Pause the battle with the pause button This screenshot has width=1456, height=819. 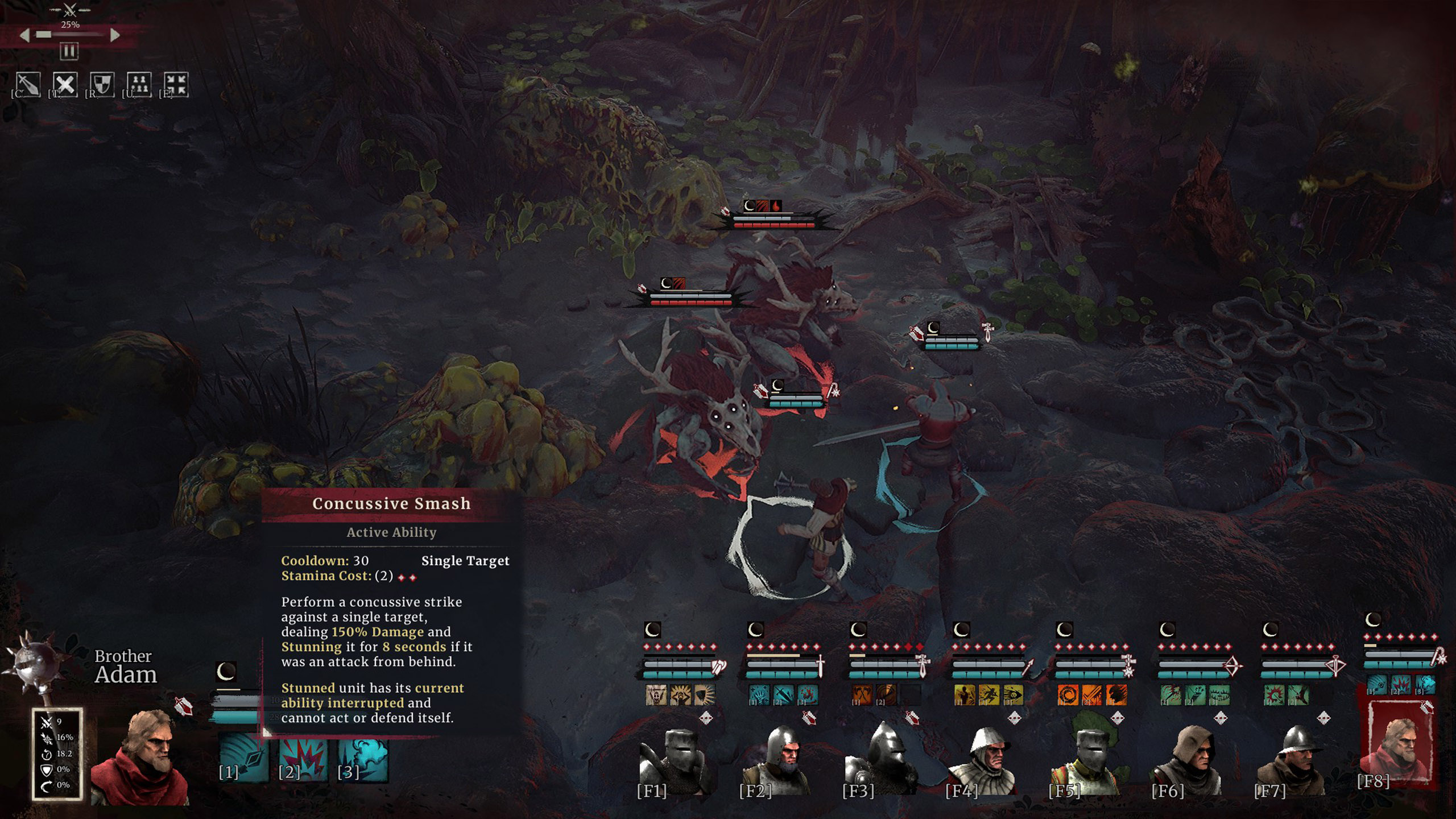tap(69, 52)
